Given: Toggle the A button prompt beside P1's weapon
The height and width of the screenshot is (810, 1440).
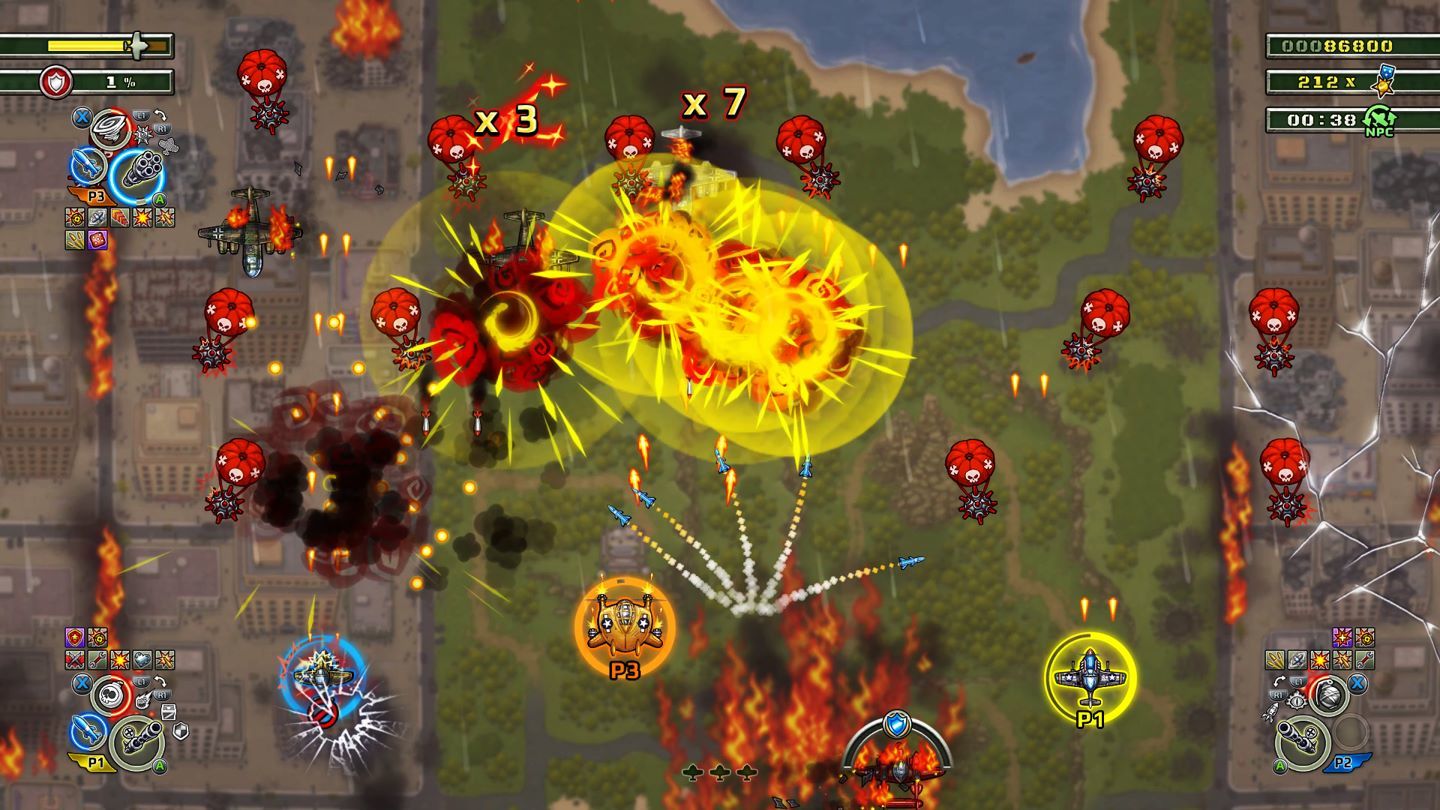Looking at the screenshot, I should [x=159, y=767].
